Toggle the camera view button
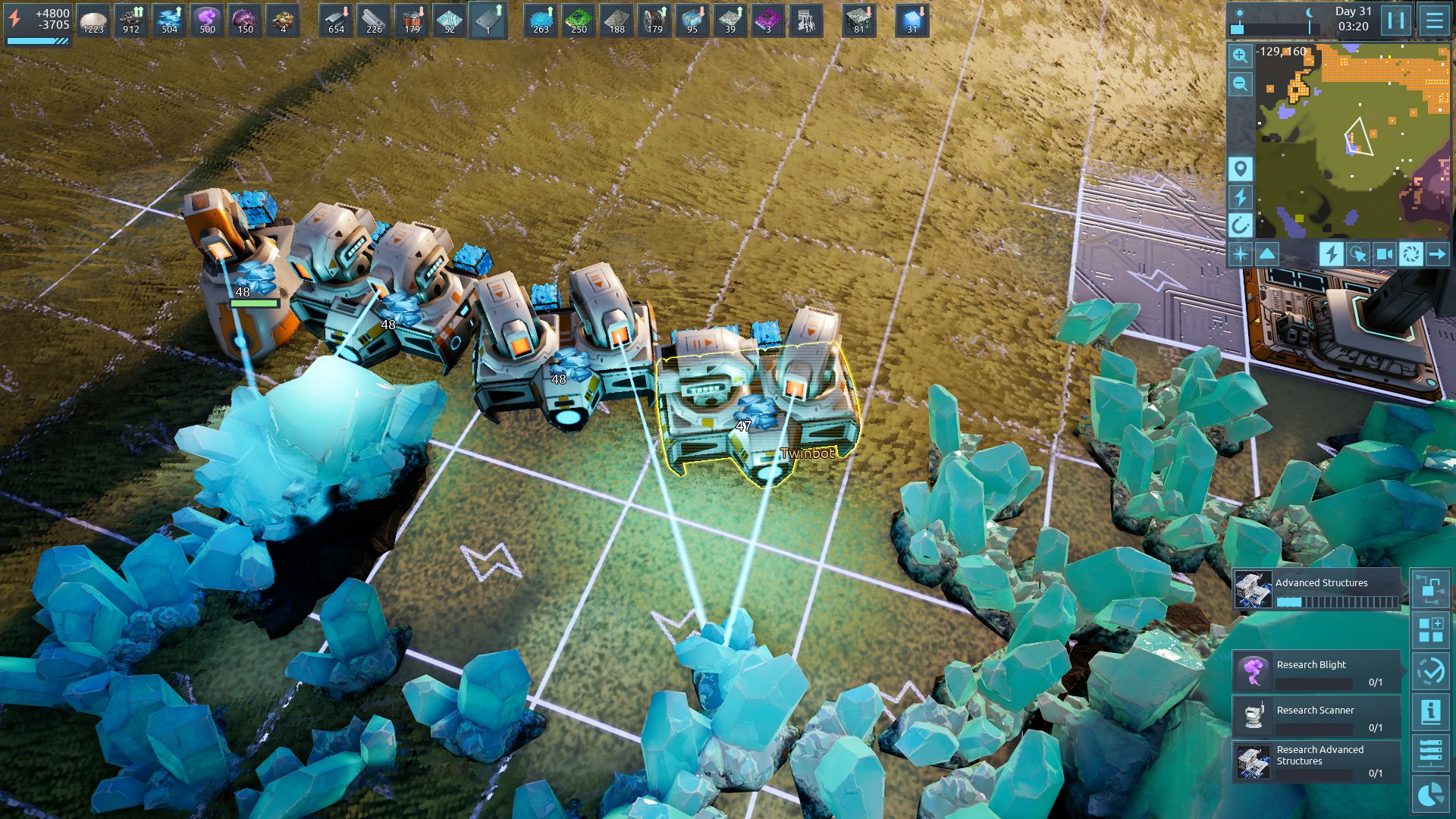 pos(1384,254)
